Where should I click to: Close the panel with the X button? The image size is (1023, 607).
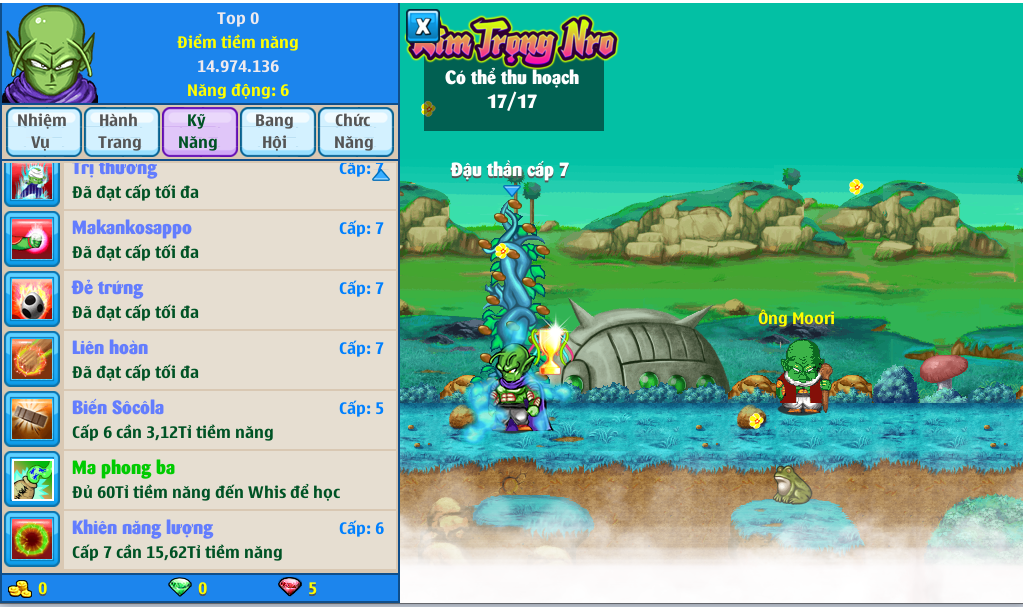pos(423,26)
